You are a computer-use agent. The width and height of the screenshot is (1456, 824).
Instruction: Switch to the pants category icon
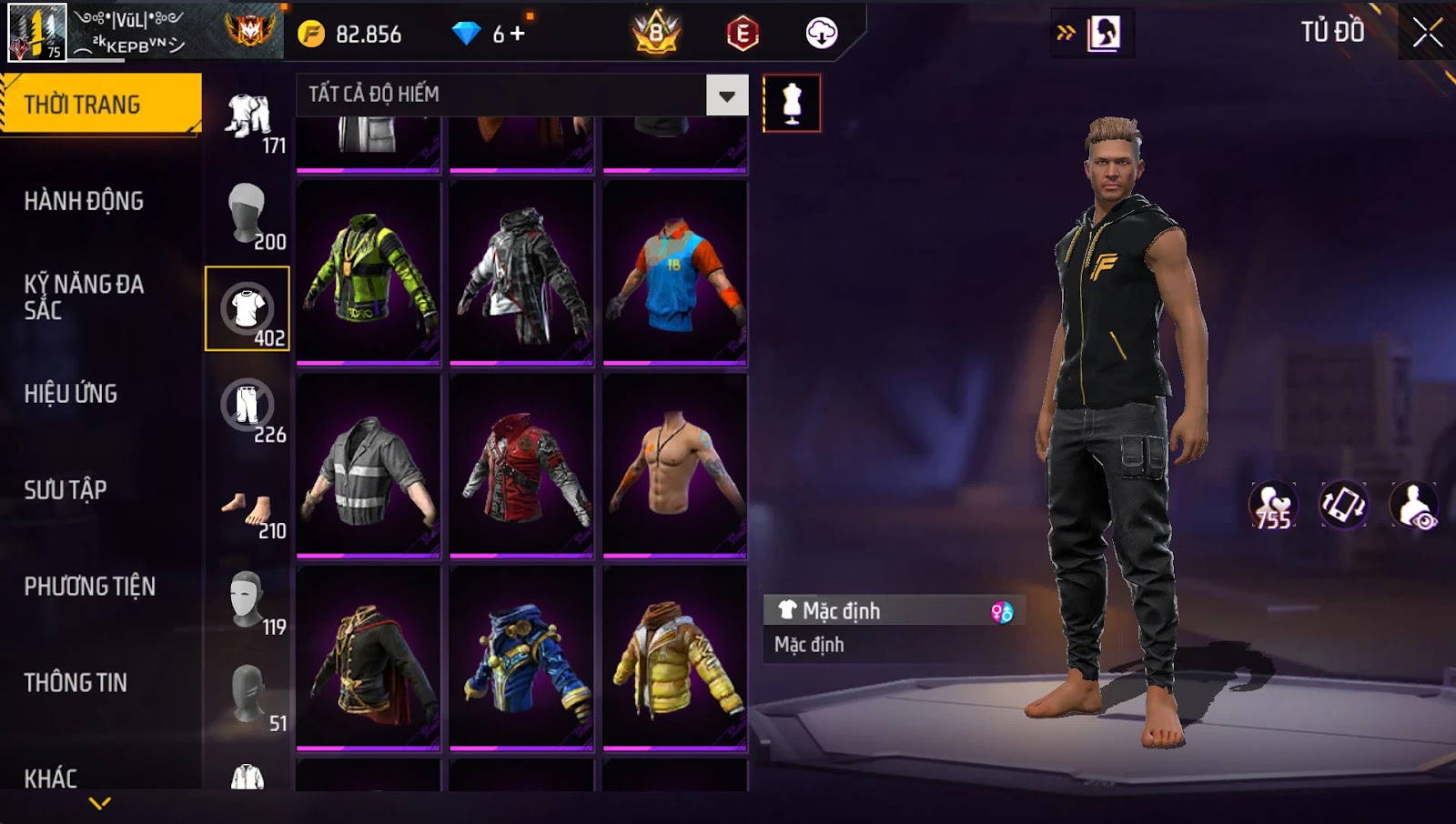coord(248,407)
